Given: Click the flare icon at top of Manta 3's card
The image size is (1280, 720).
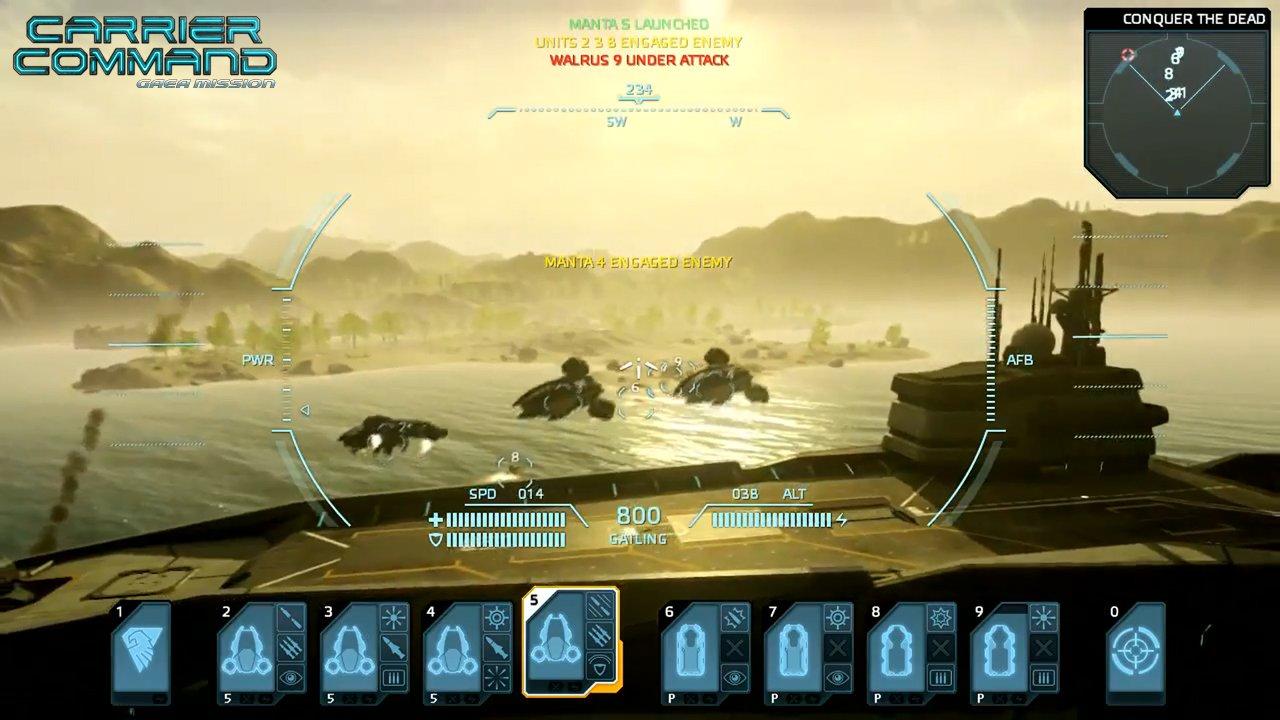Looking at the screenshot, I should (x=393, y=615).
